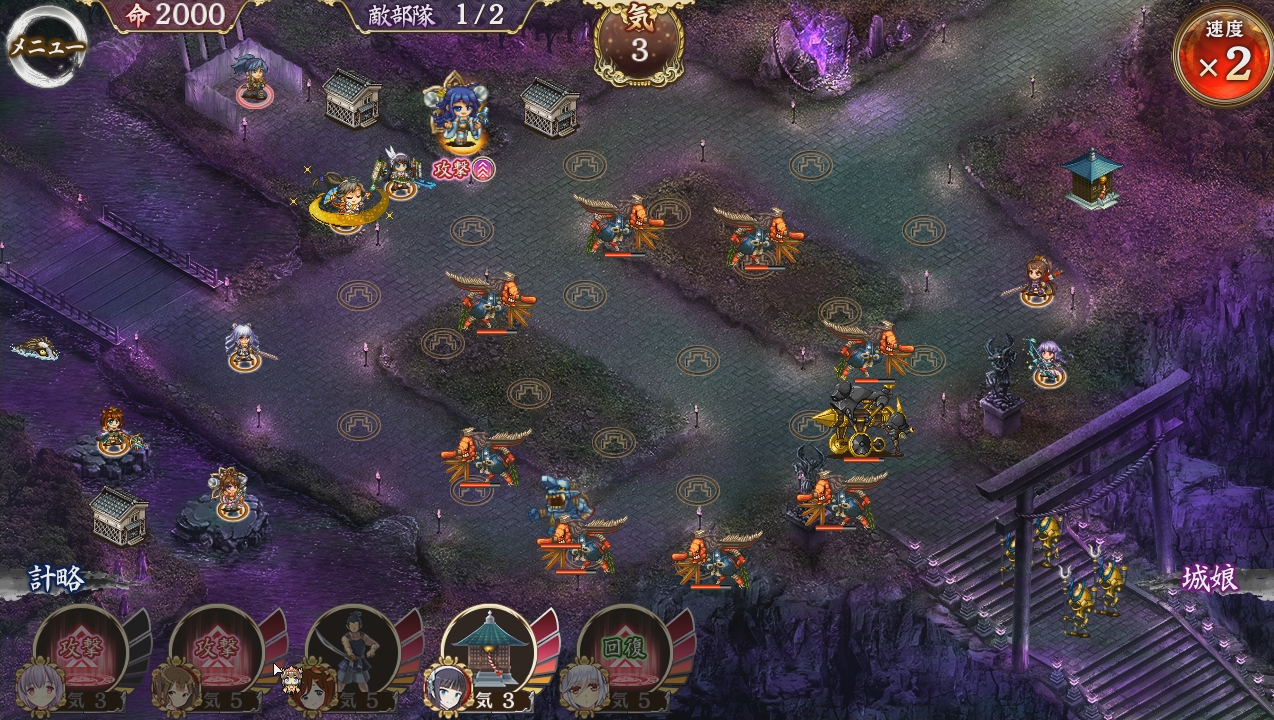Choose the shrine building stratagem

click(x=488, y=650)
